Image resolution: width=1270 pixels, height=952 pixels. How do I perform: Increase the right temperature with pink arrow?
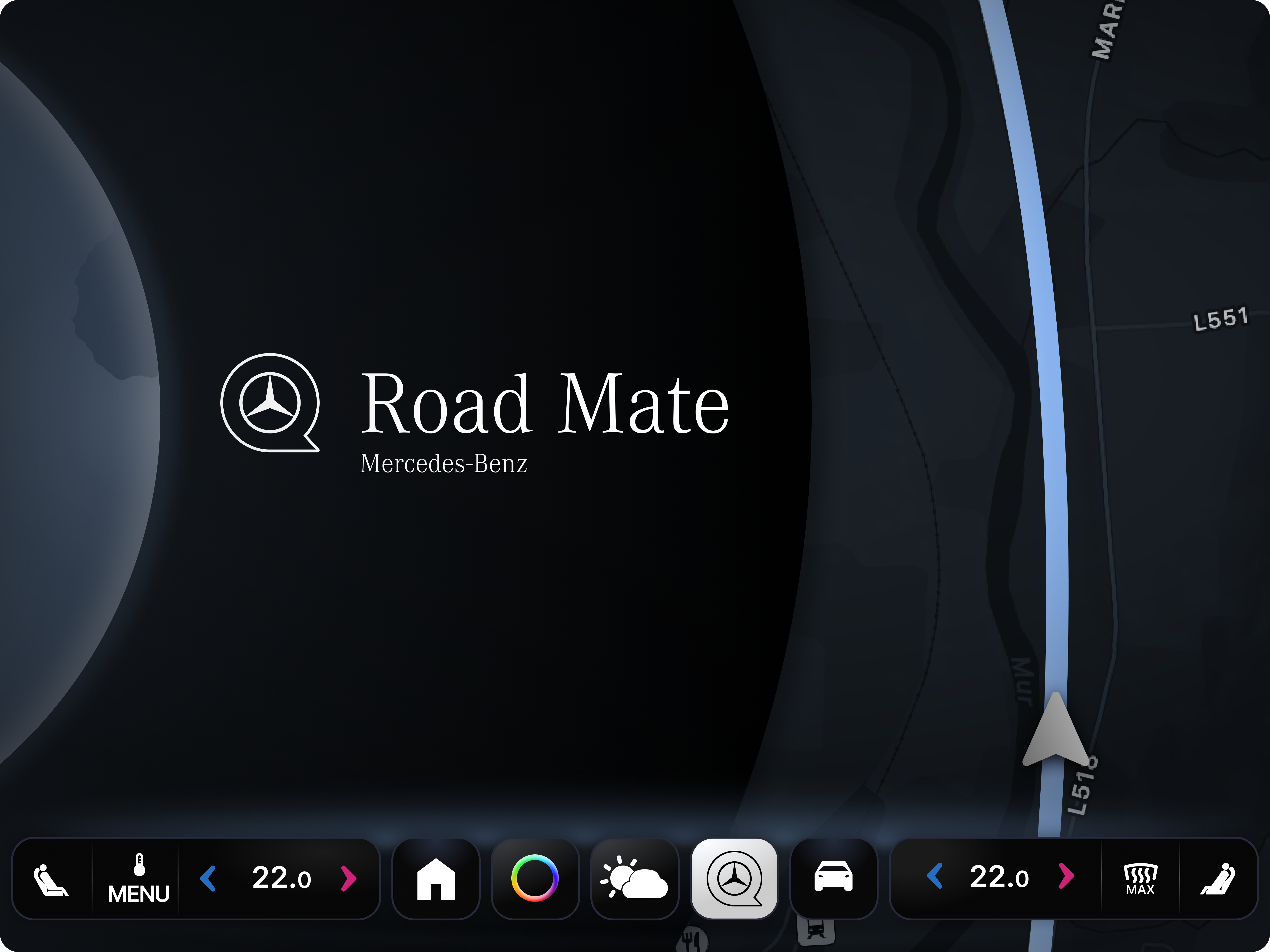[x=1066, y=877]
